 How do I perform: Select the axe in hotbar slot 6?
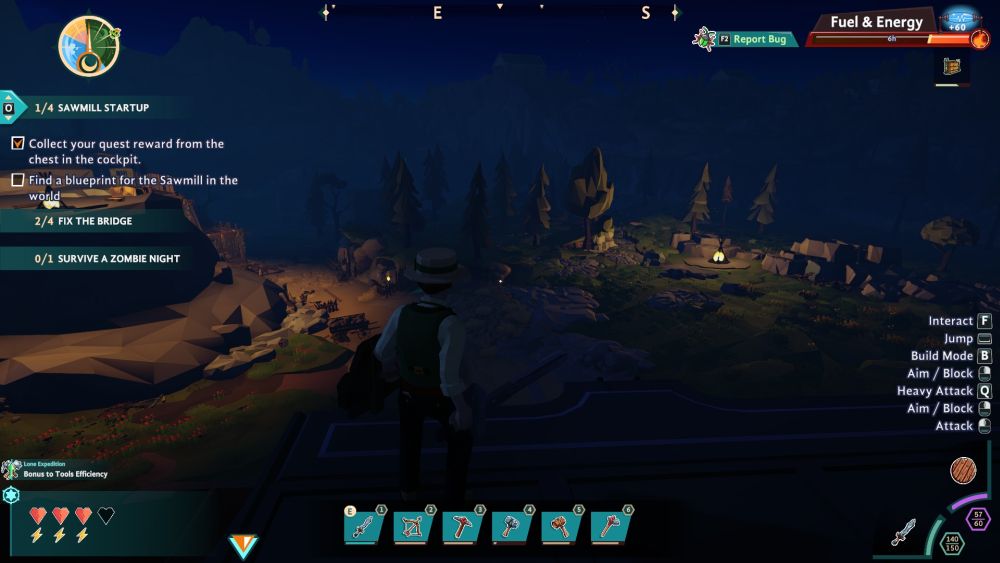click(x=608, y=526)
